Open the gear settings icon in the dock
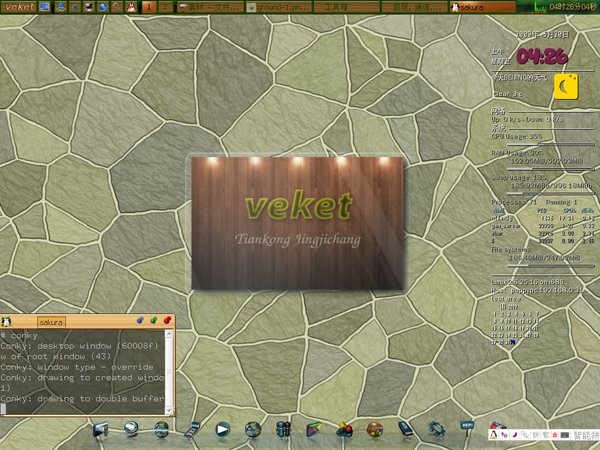The width and height of the screenshot is (600, 450). click(x=436, y=429)
